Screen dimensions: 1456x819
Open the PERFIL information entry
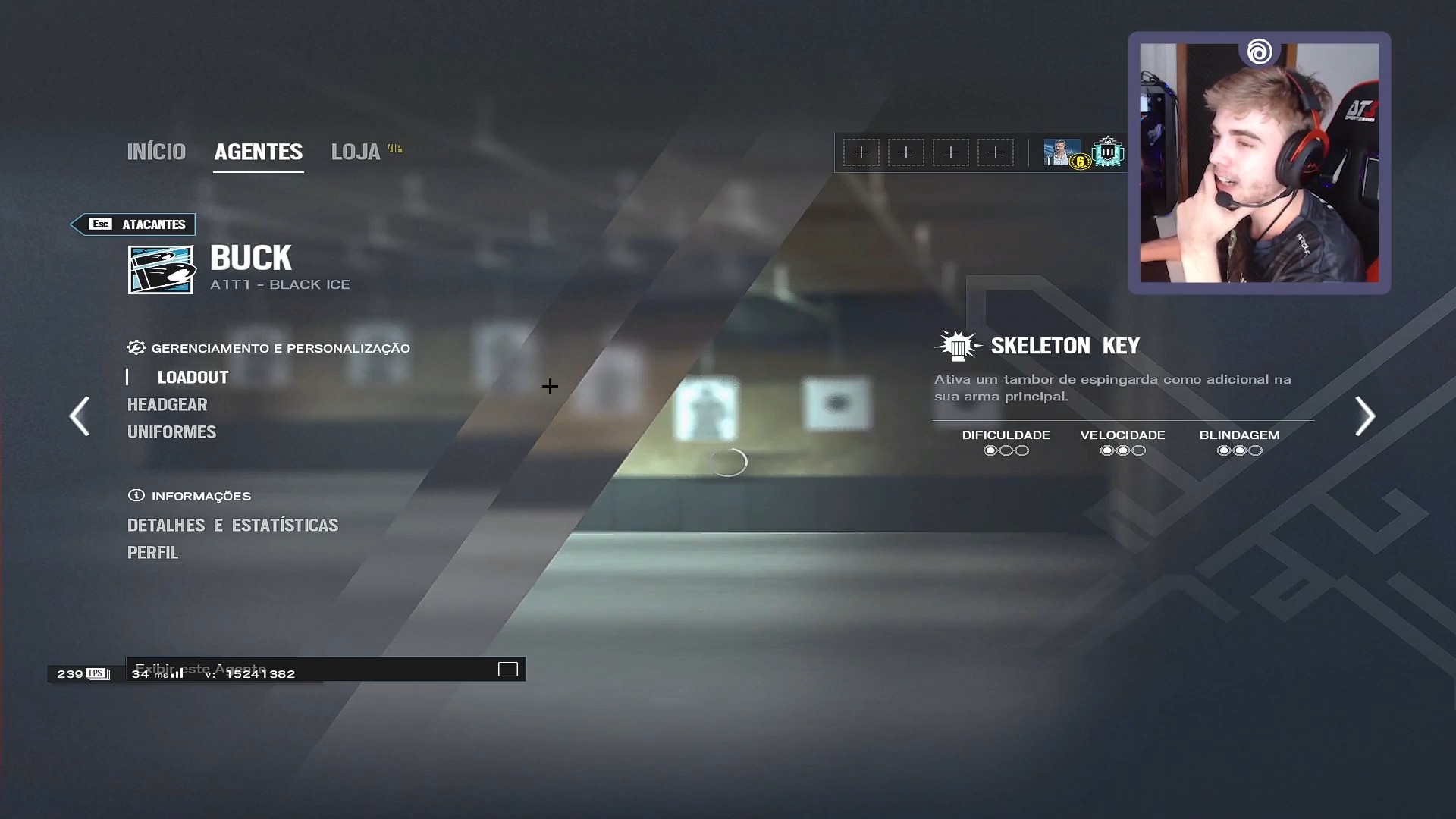[x=152, y=553]
